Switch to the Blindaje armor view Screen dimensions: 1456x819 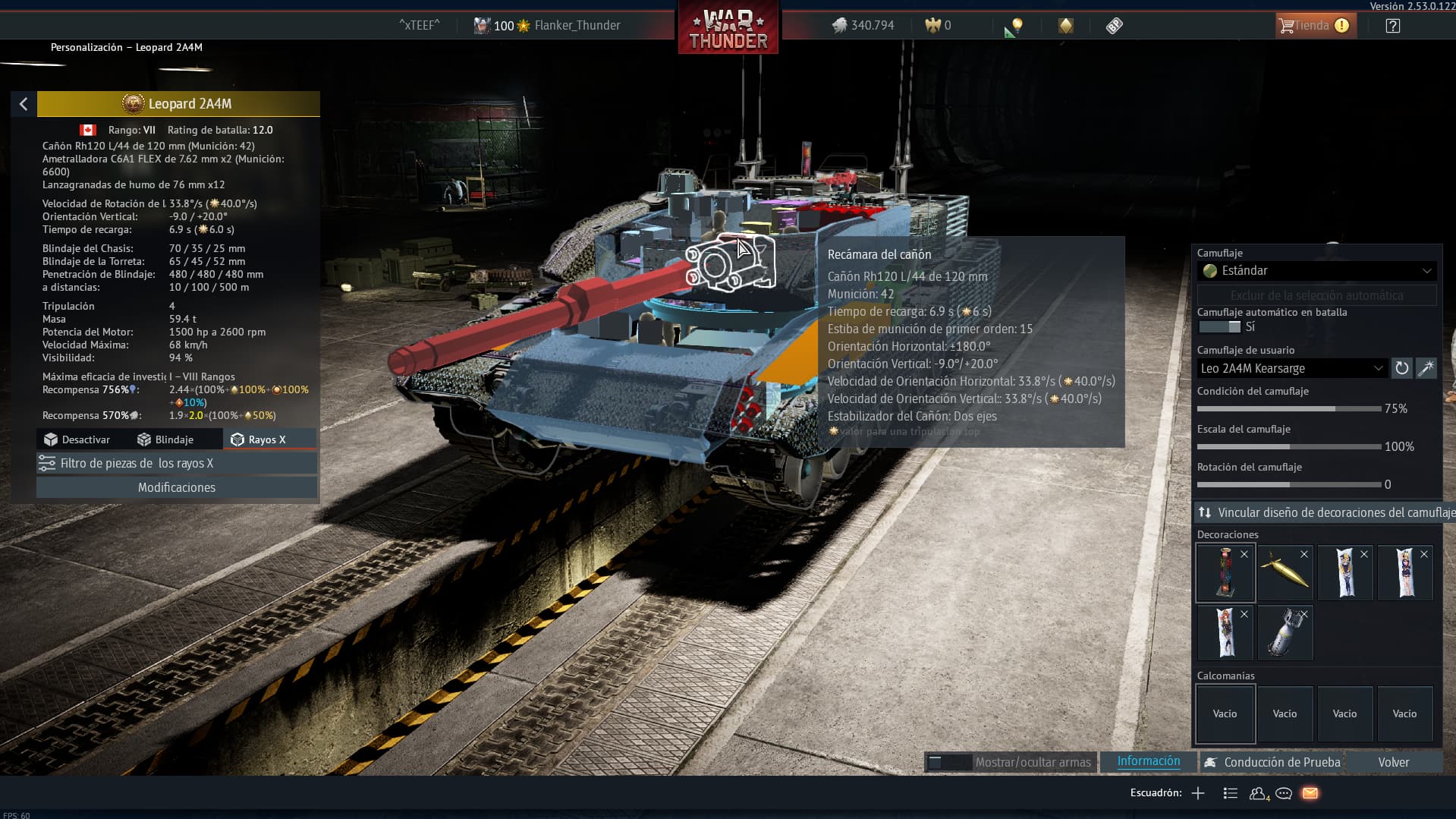pyautogui.click(x=165, y=439)
